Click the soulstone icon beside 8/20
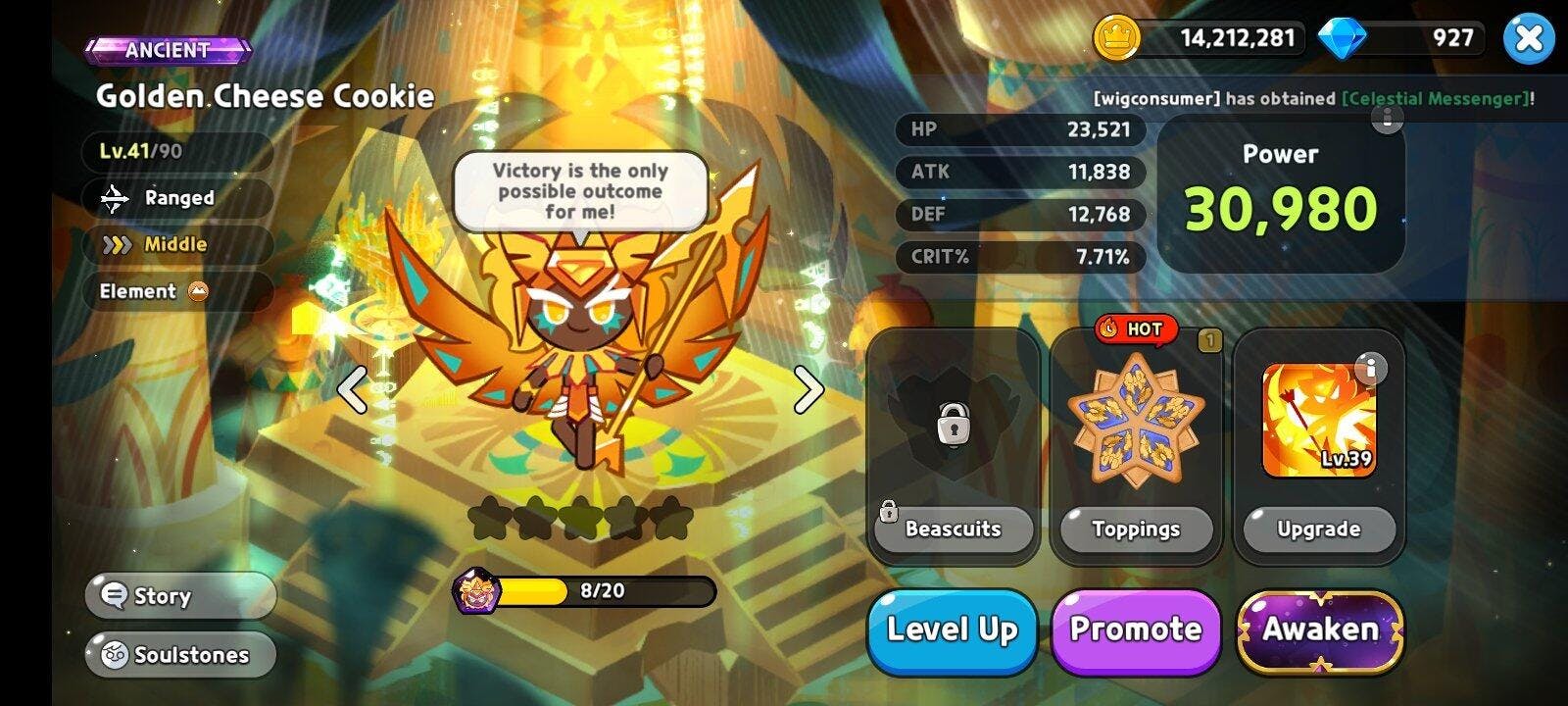 [477, 591]
